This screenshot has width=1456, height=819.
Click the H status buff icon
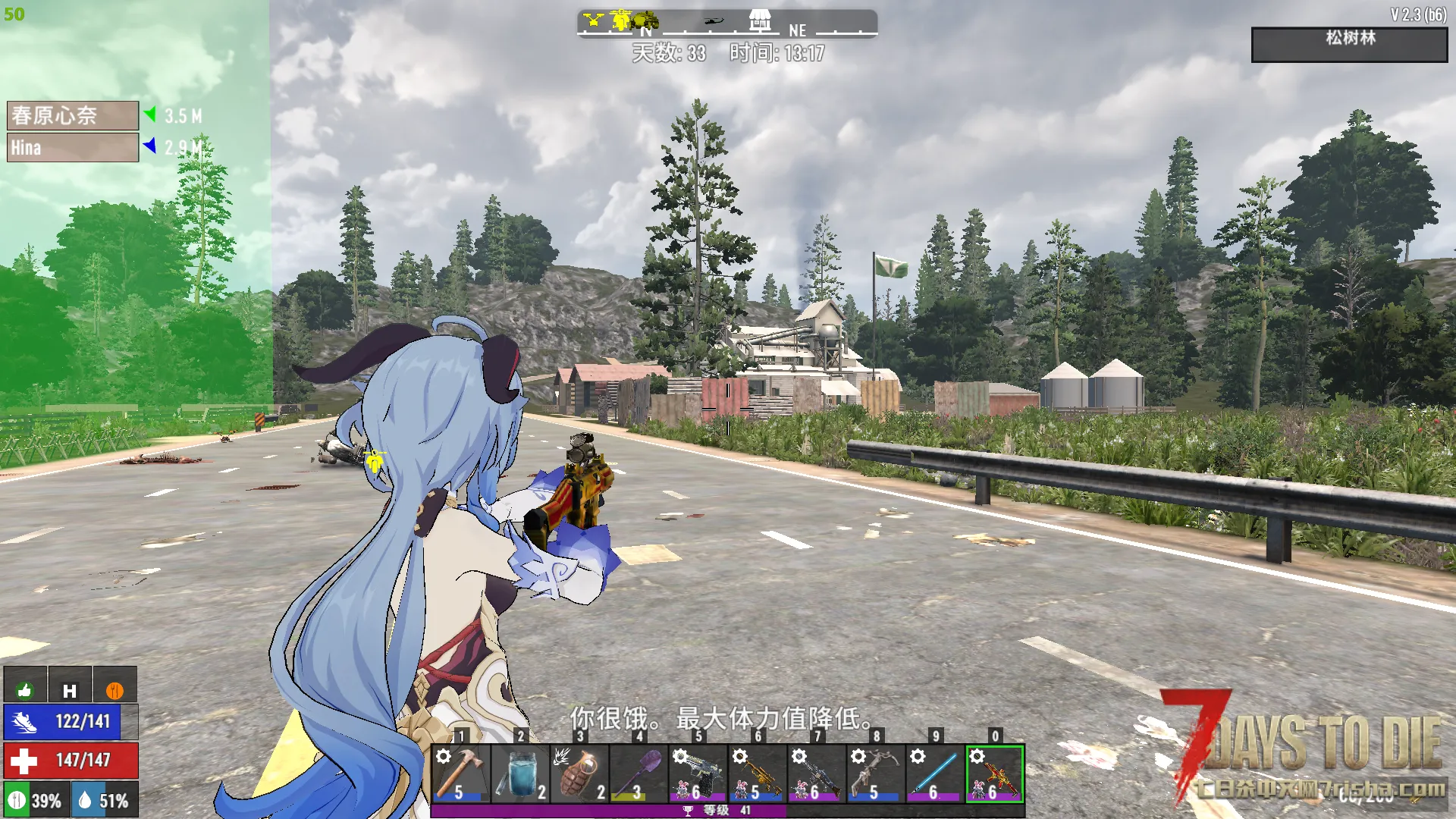pyautogui.click(x=70, y=689)
